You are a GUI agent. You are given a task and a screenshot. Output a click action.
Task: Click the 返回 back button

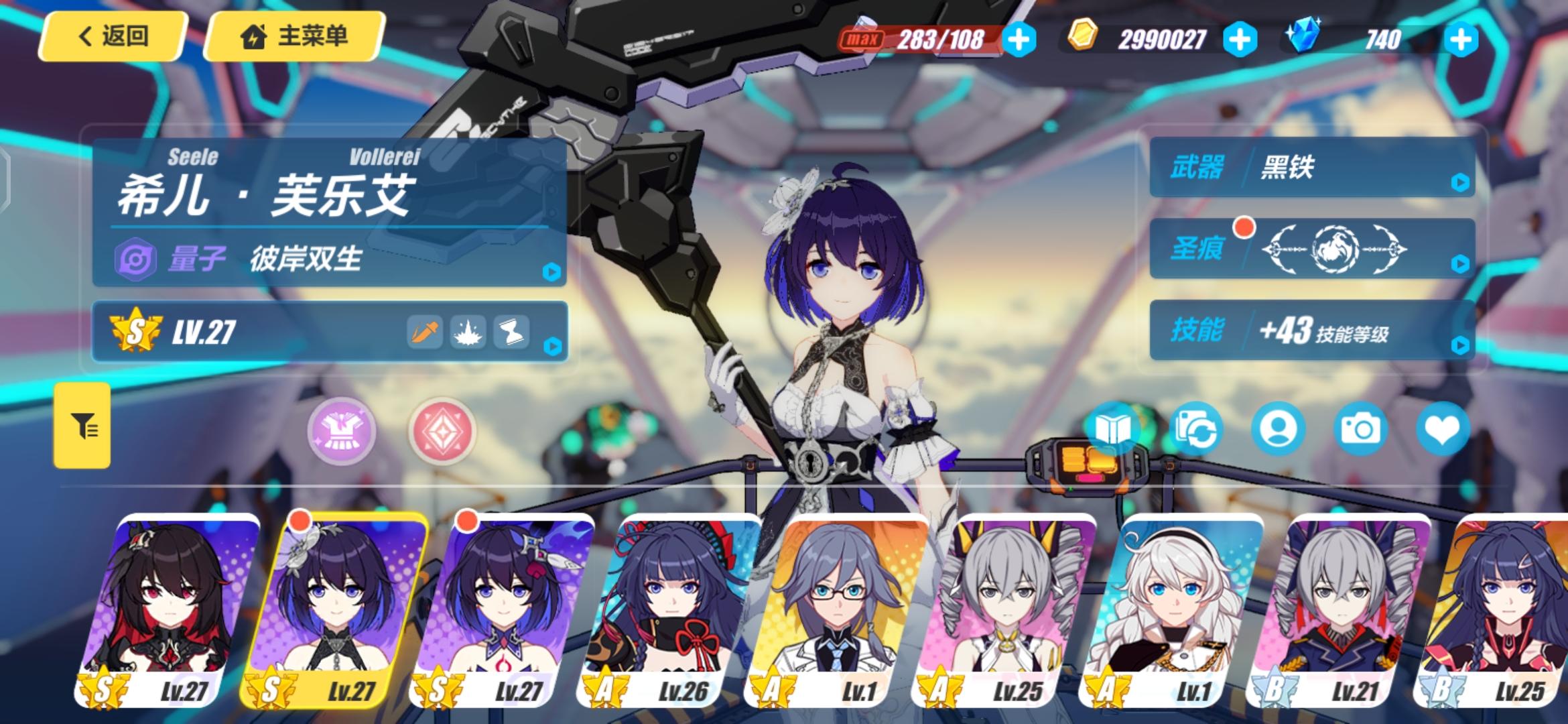click(x=113, y=38)
